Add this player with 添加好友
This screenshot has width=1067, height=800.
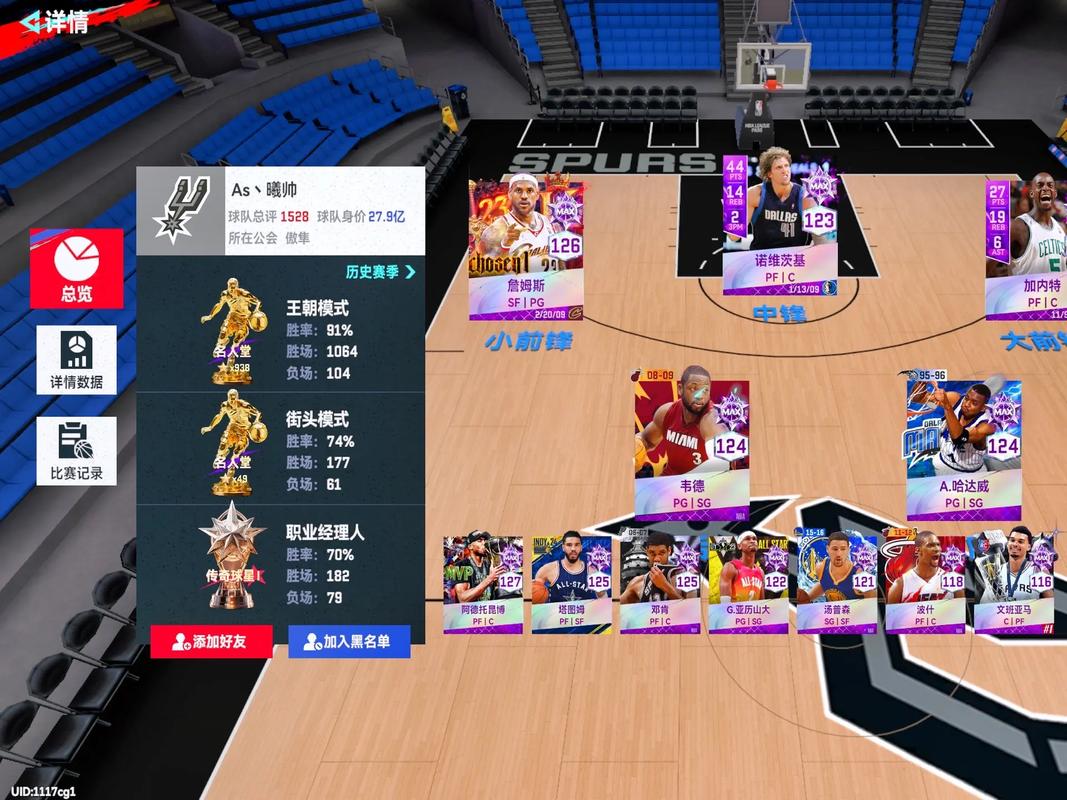[x=211, y=641]
